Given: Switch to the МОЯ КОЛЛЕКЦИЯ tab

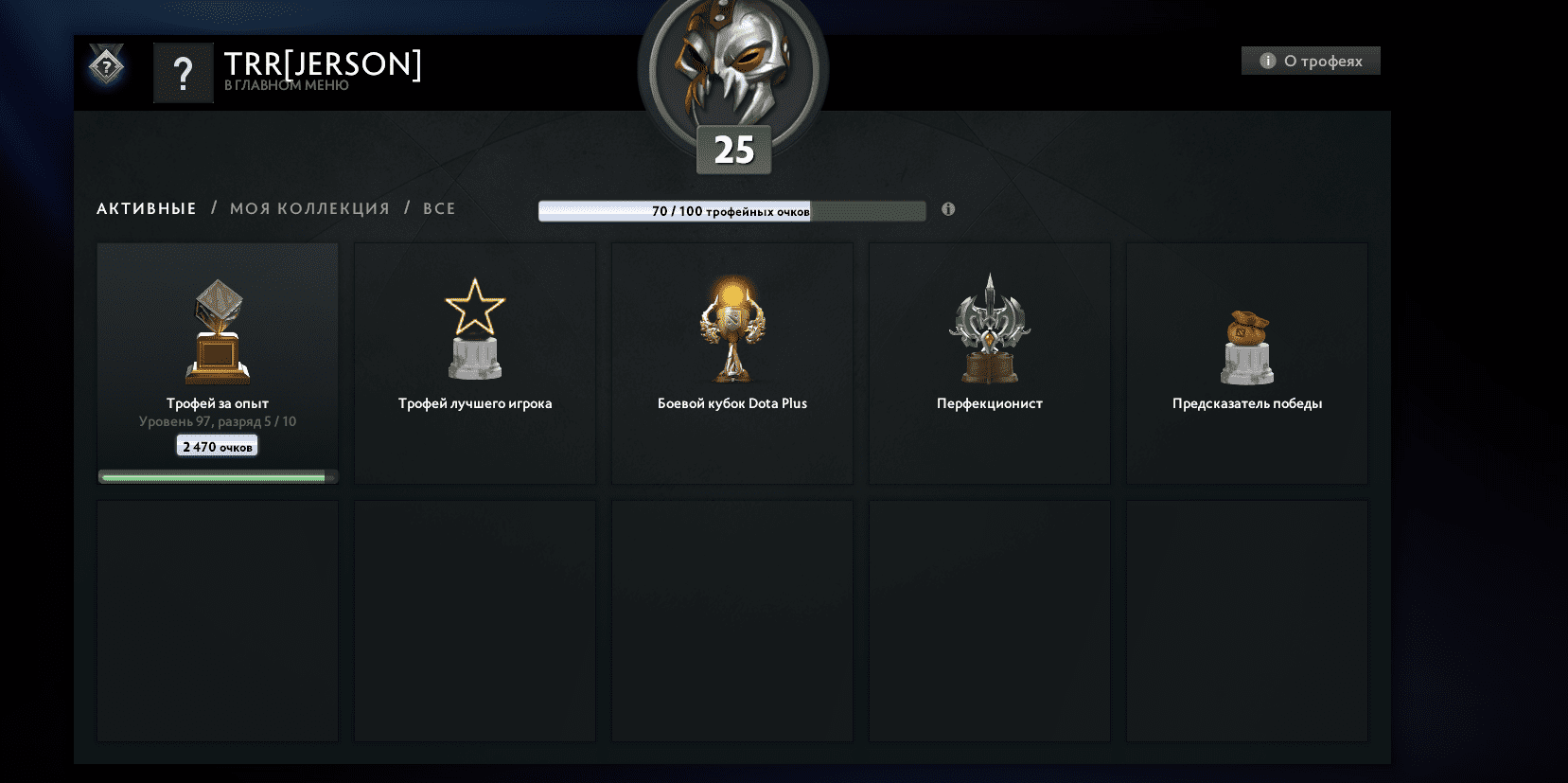Looking at the screenshot, I should point(309,208).
